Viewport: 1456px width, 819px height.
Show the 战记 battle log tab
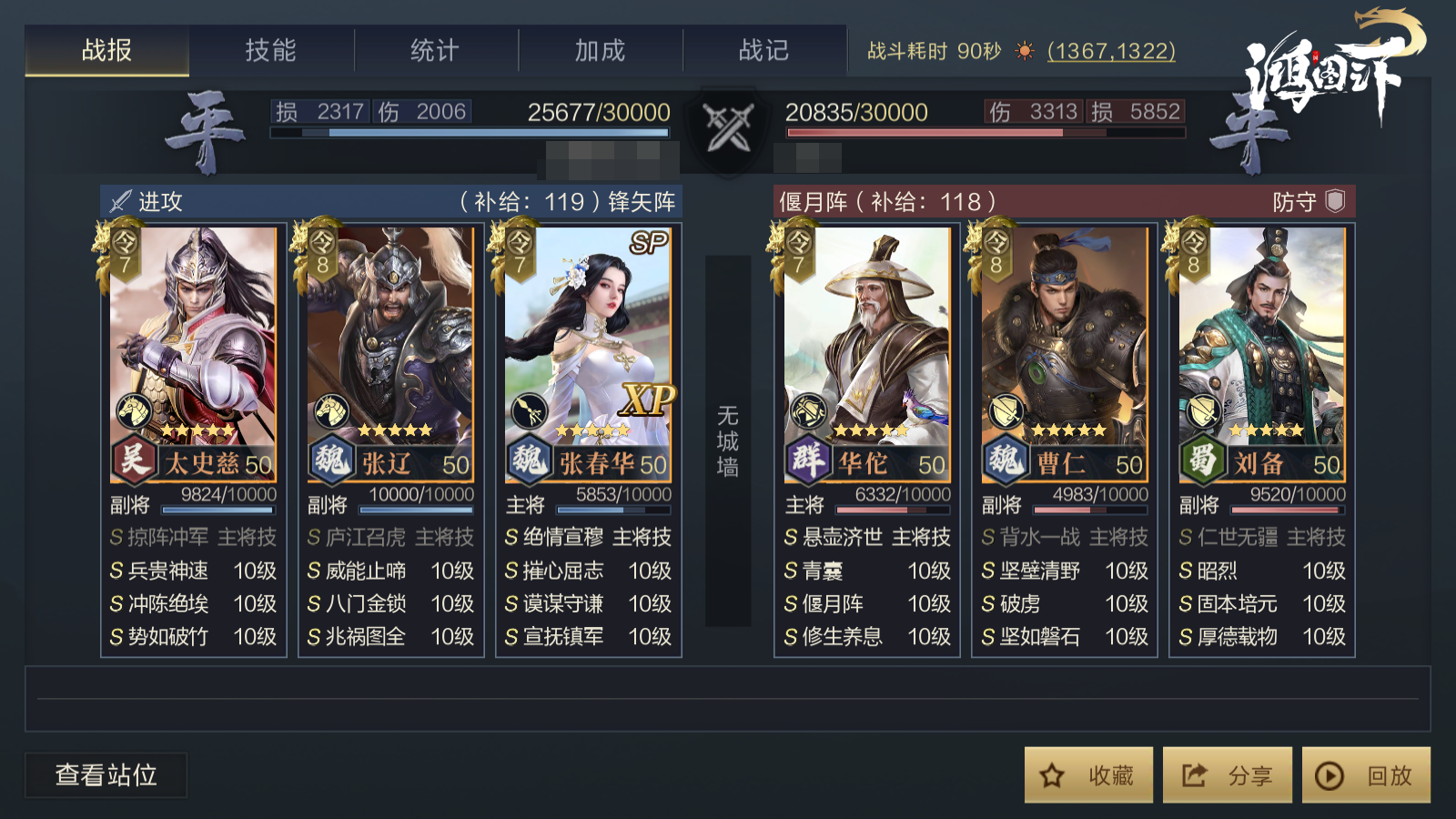point(763,50)
